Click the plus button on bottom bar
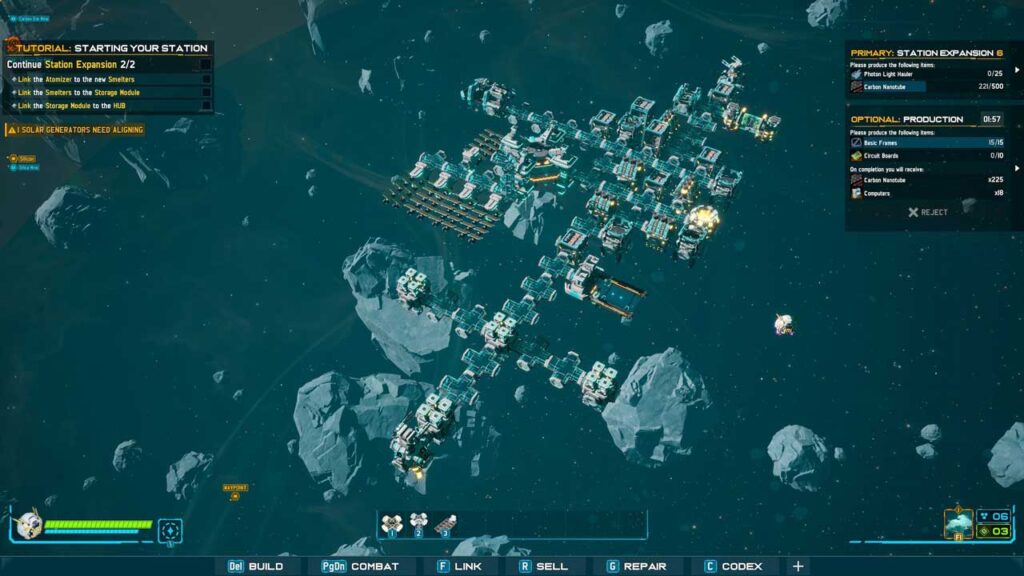 tap(798, 566)
